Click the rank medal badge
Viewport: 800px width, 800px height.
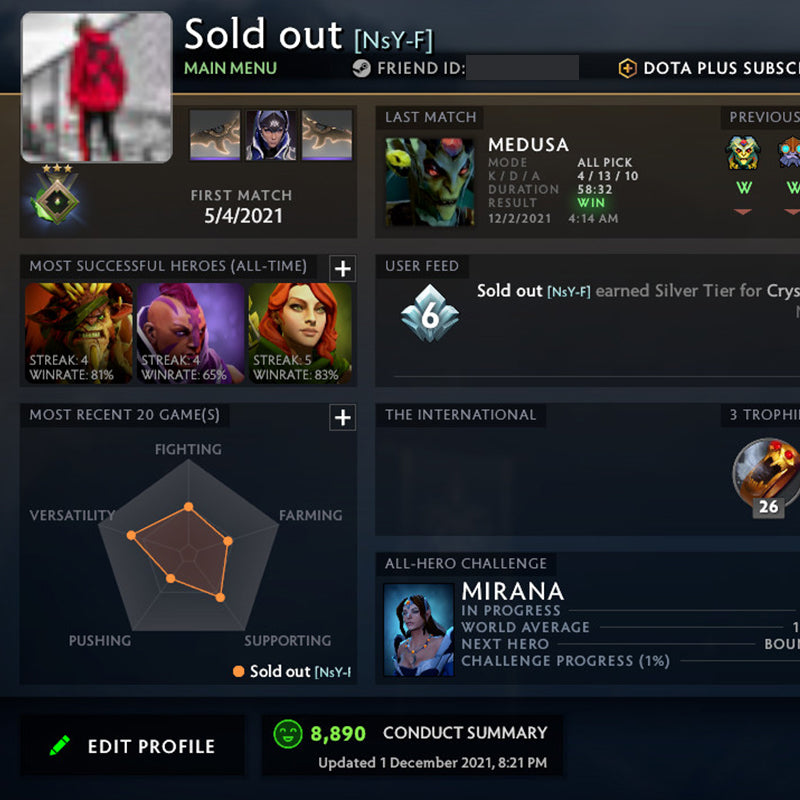[x=56, y=193]
